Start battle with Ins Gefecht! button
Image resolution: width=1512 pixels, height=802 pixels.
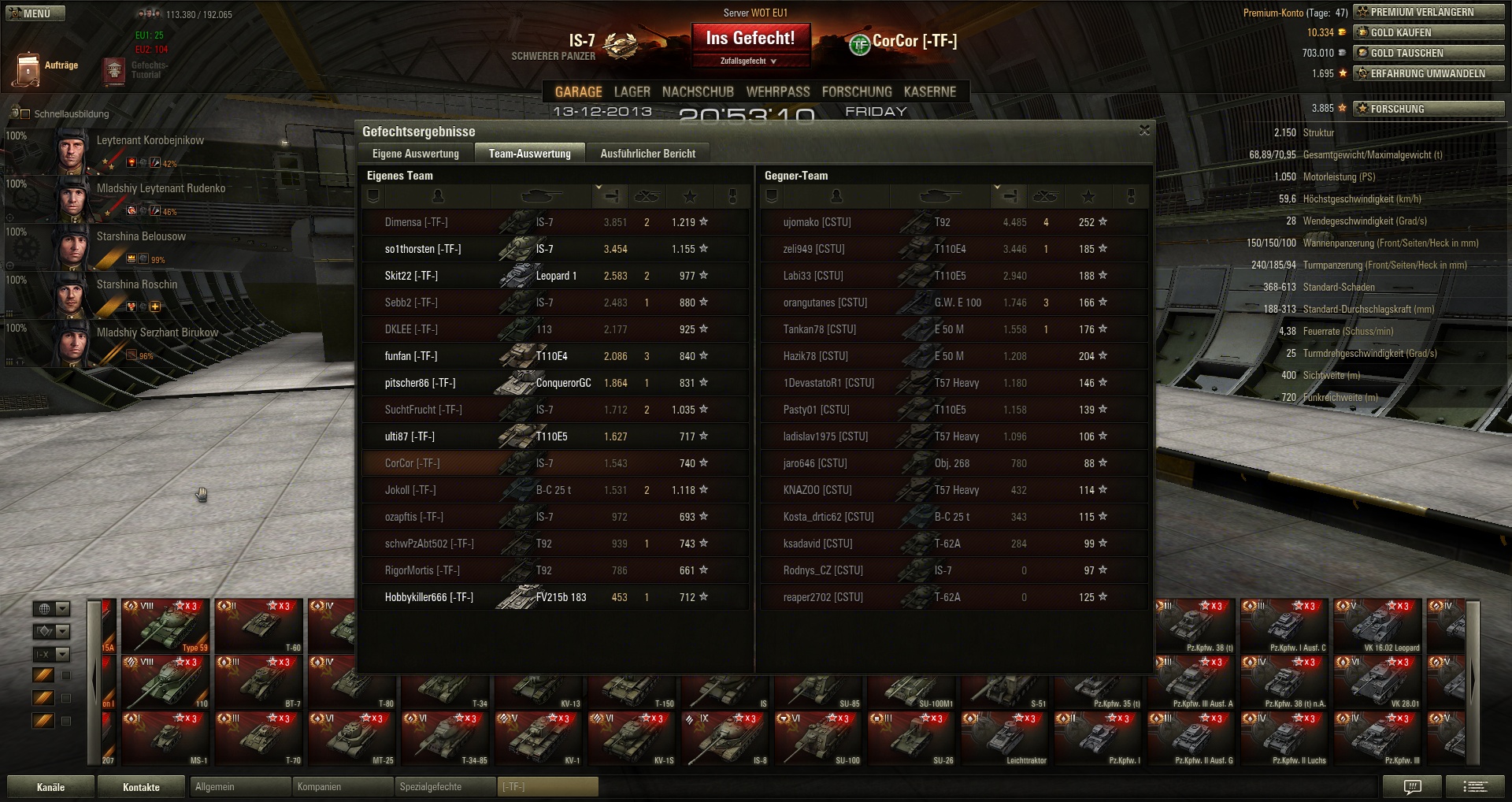click(750, 39)
